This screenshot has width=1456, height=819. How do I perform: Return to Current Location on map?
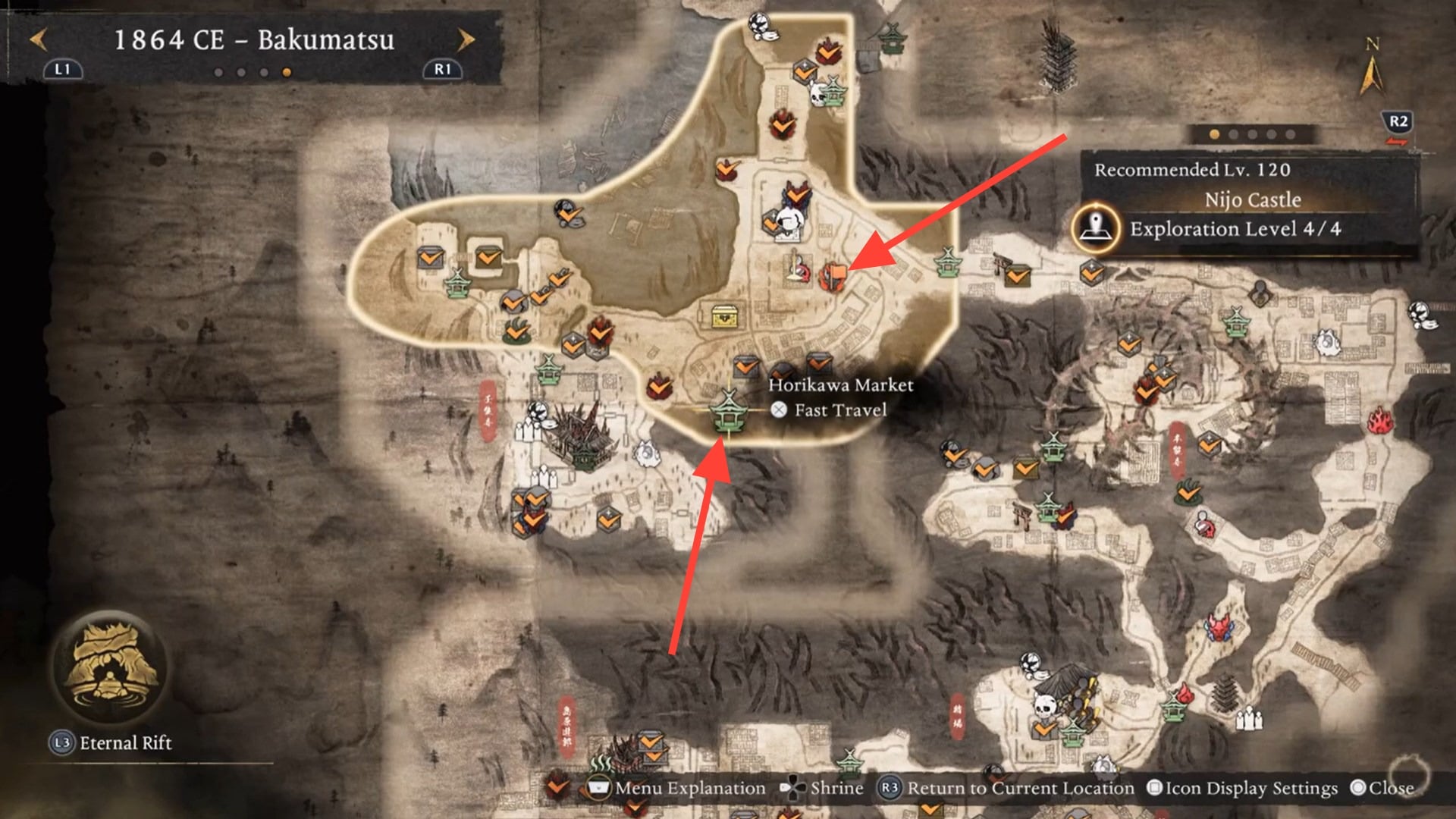point(1006,789)
